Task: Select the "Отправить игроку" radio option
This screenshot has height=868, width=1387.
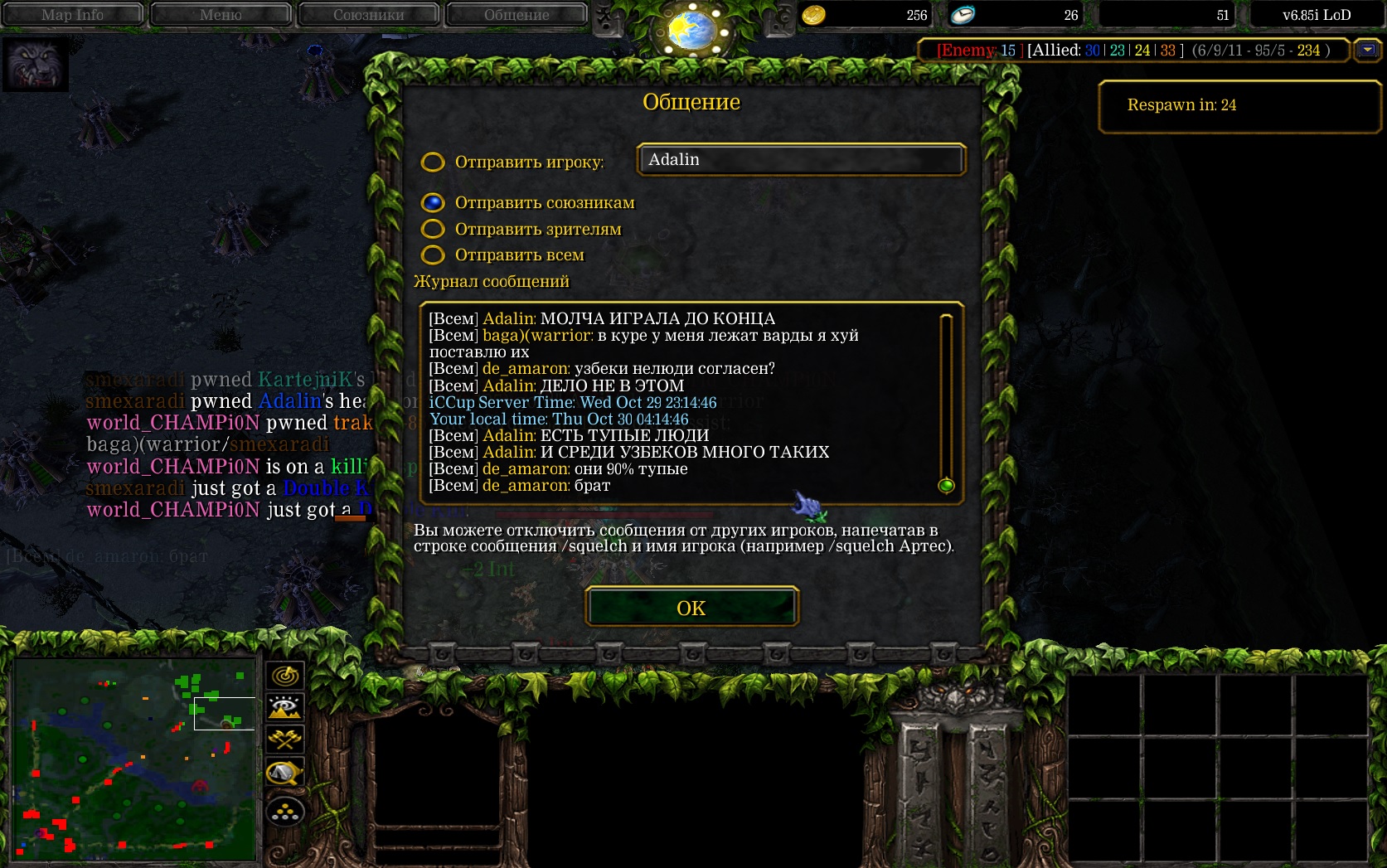Action: click(x=433, y=162)
